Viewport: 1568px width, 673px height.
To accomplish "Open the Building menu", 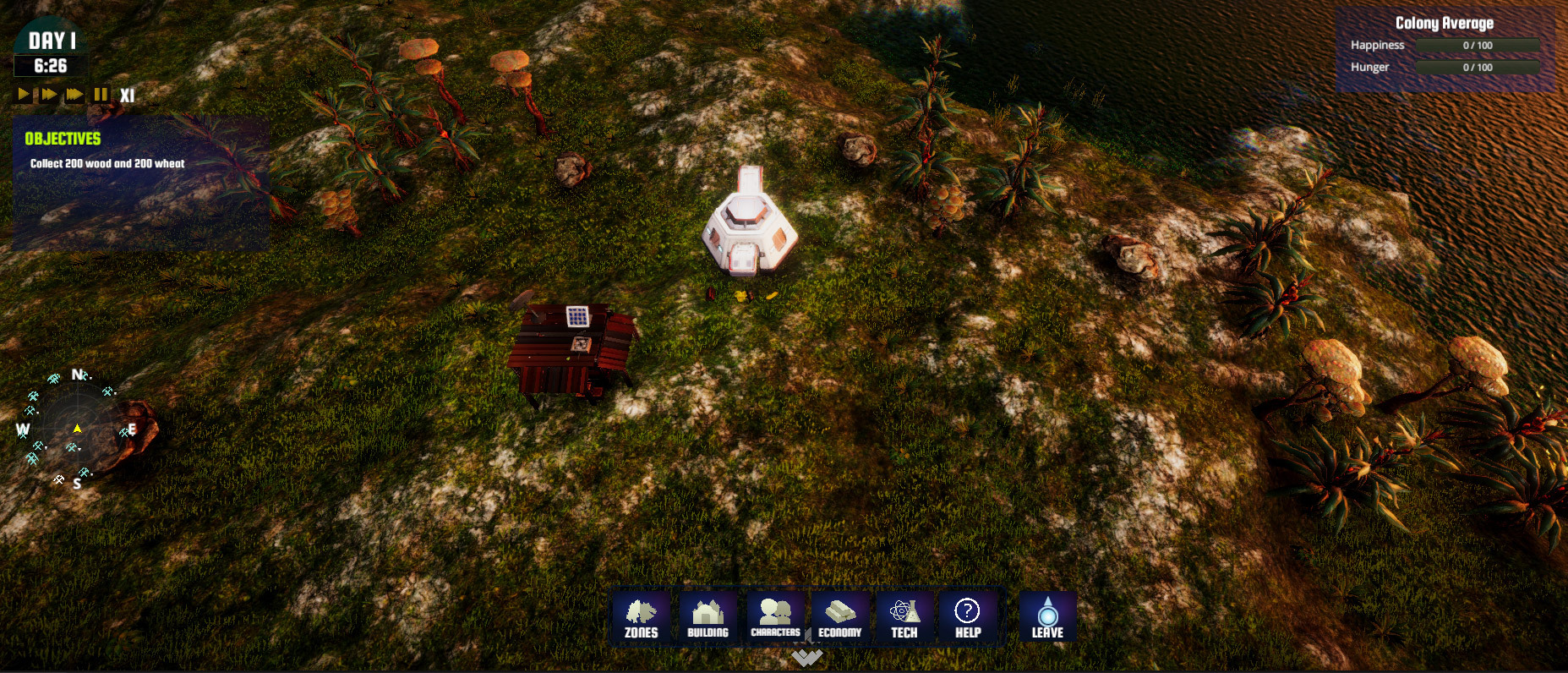I will 708,618.
